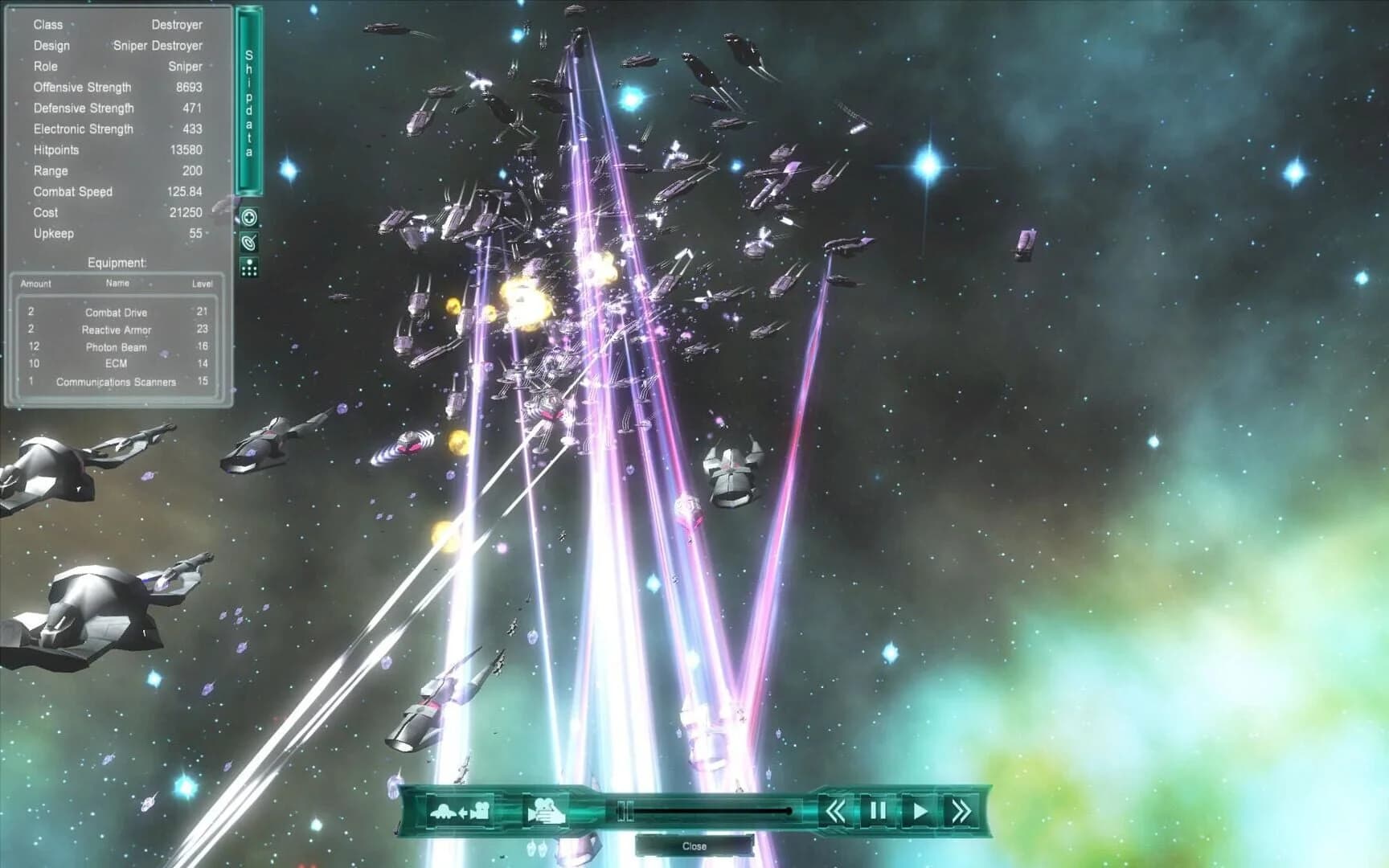The width and height of the screenshot is (1389, 868).
Task: Click the crosshair plus icon below Shipdata
Action: tap(250, 217)
